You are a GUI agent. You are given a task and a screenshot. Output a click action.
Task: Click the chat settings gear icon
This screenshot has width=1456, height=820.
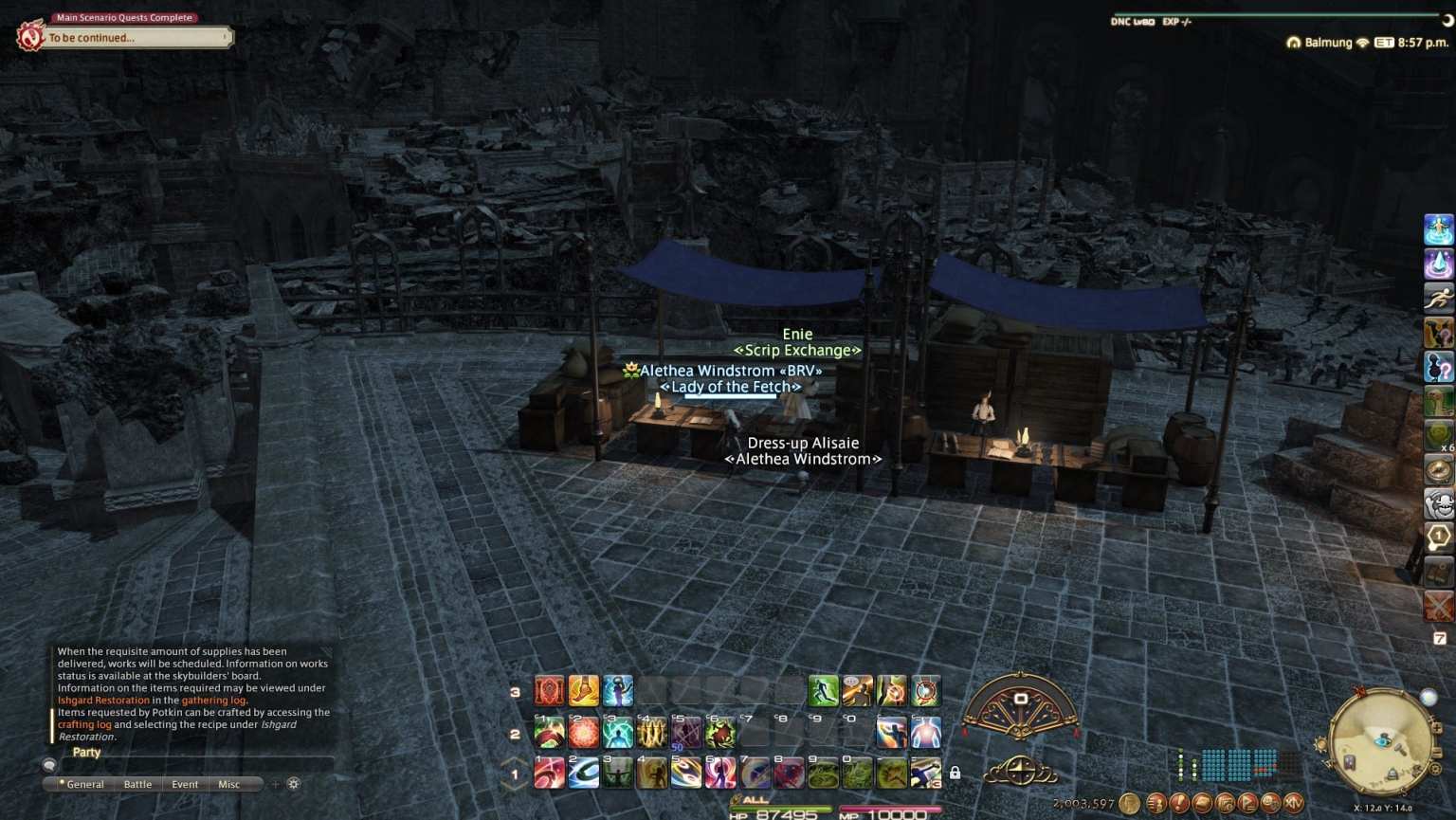tap(294, 784)
